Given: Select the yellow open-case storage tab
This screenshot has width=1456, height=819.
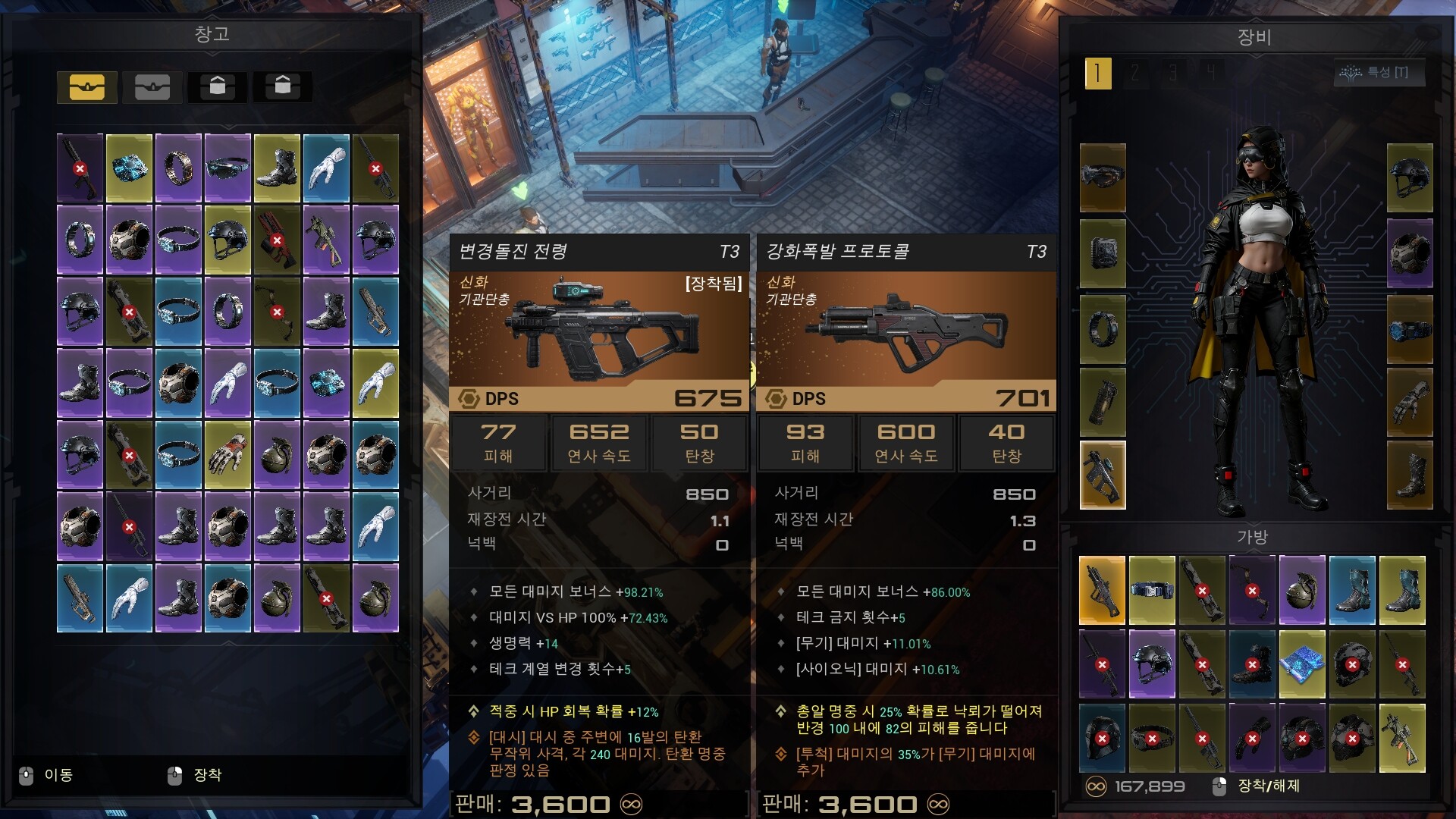Looking at the screenshot, I should click(88, 86).
